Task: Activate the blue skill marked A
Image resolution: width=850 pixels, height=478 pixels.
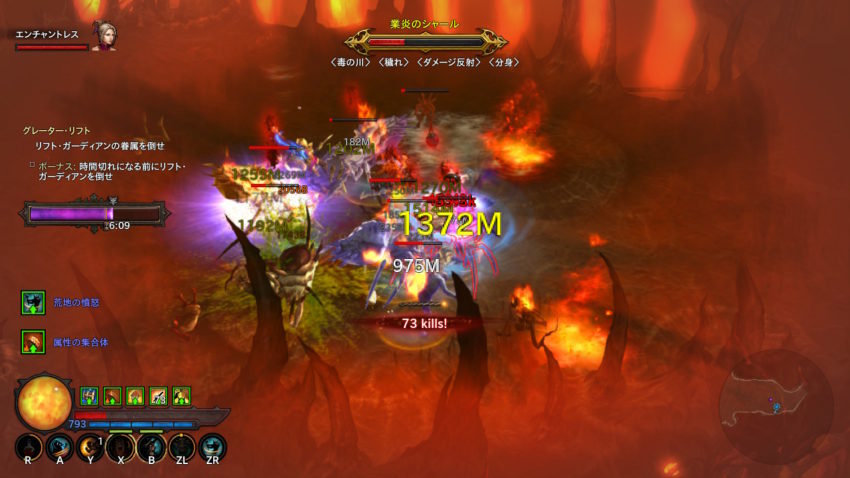Action: 59,447
